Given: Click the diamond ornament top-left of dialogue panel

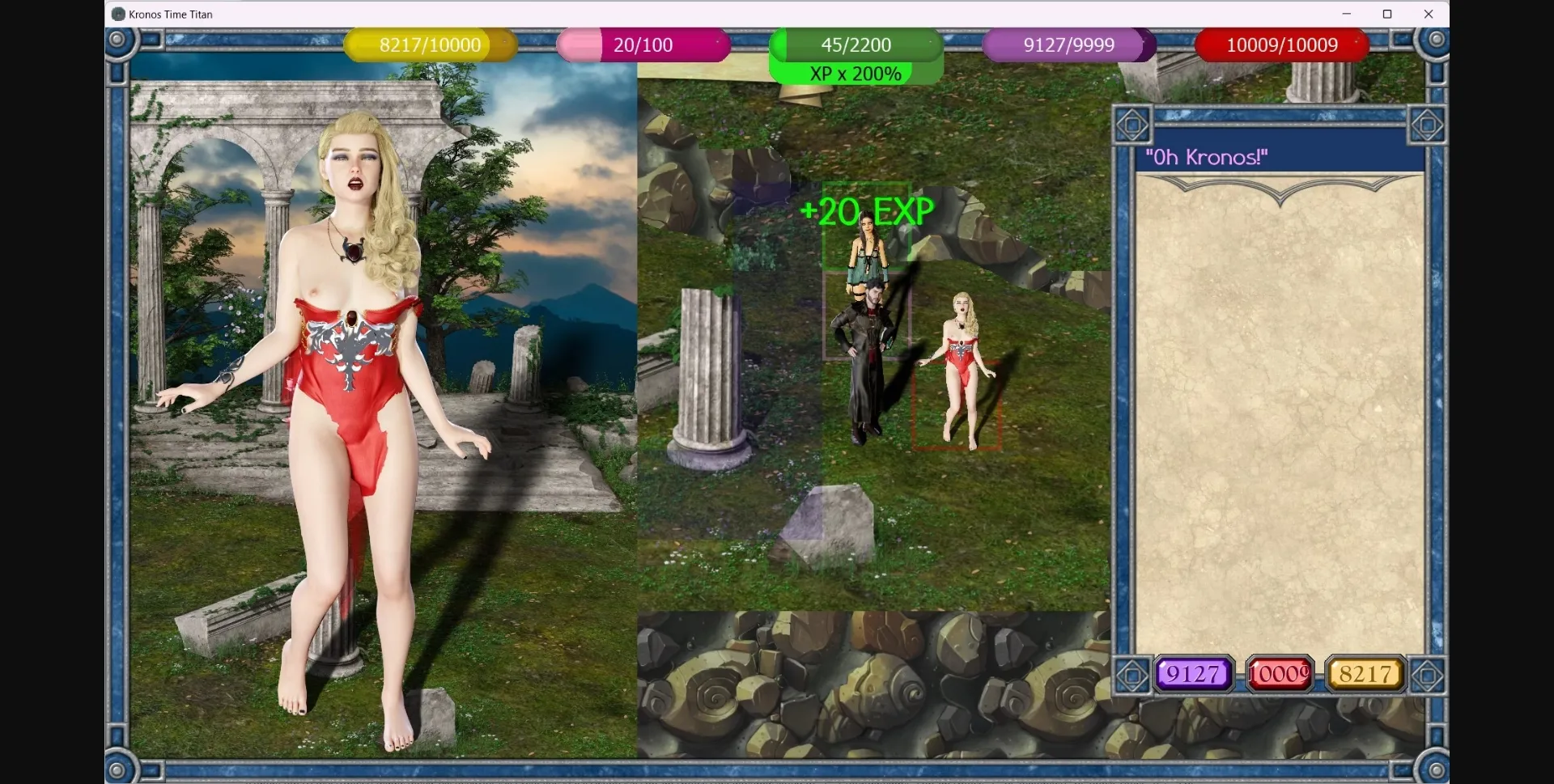Looking at the screenshot, I should 1132,125.
